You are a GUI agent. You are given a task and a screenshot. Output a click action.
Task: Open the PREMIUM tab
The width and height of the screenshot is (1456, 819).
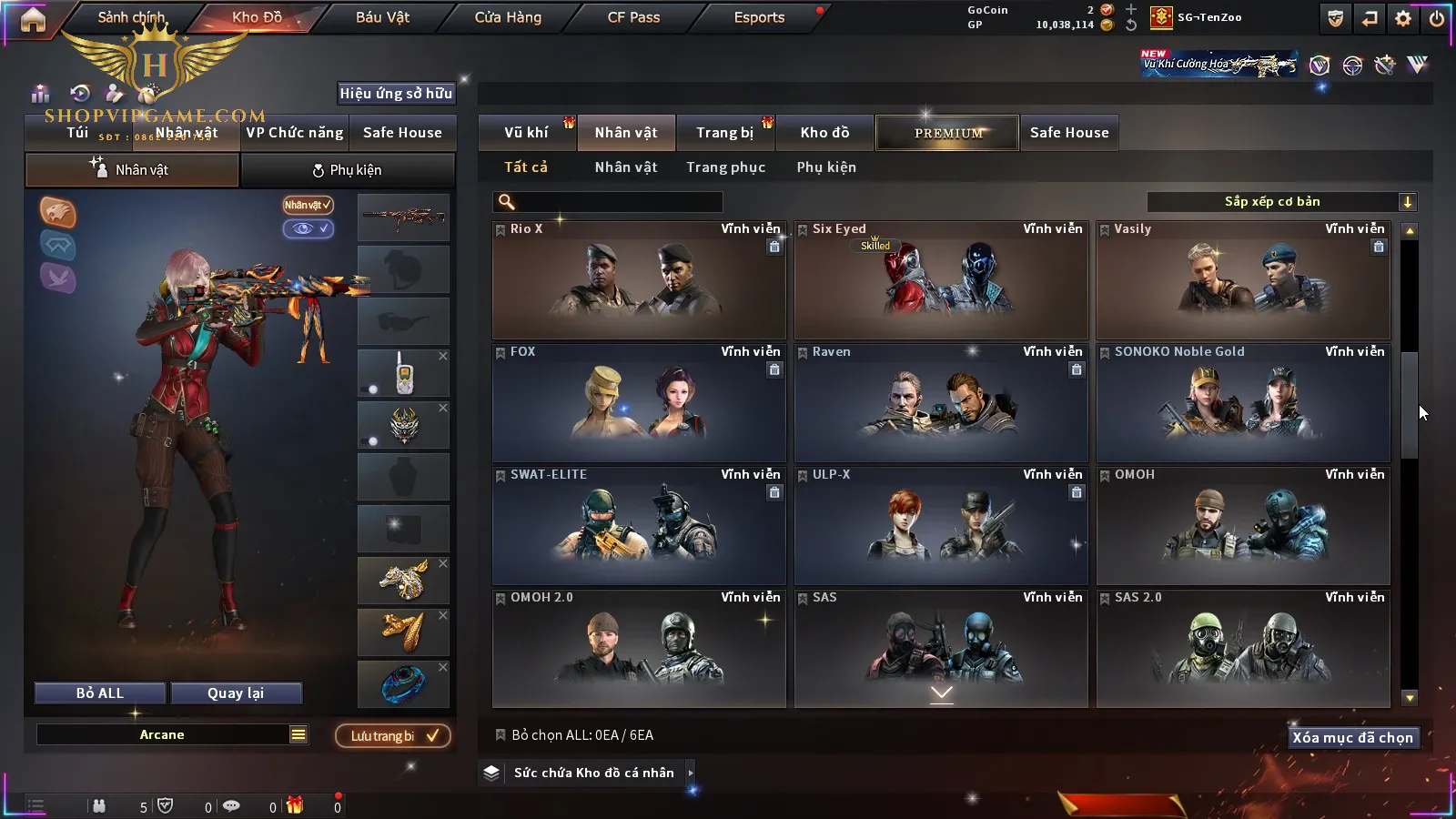click(948, 133)
